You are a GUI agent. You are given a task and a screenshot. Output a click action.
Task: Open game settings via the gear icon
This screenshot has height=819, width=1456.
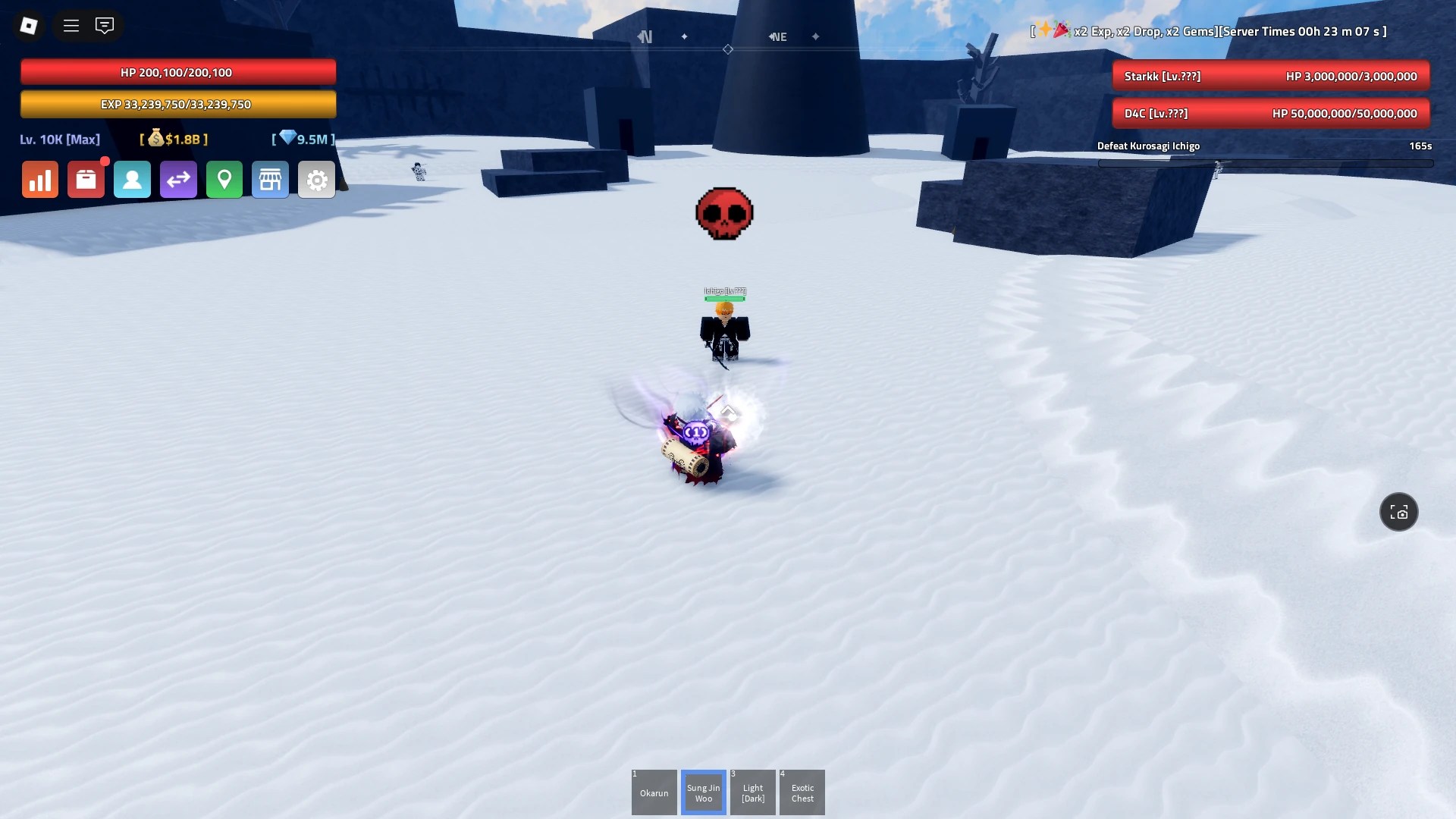coord(317,180)
